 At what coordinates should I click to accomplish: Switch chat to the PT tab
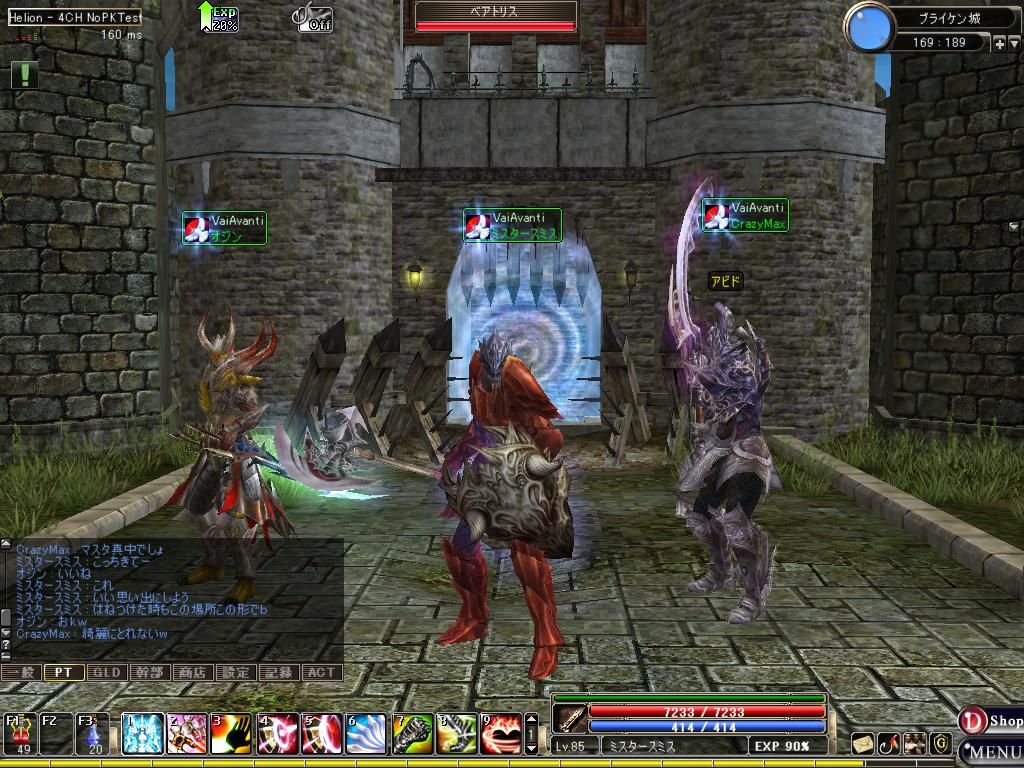63,673
